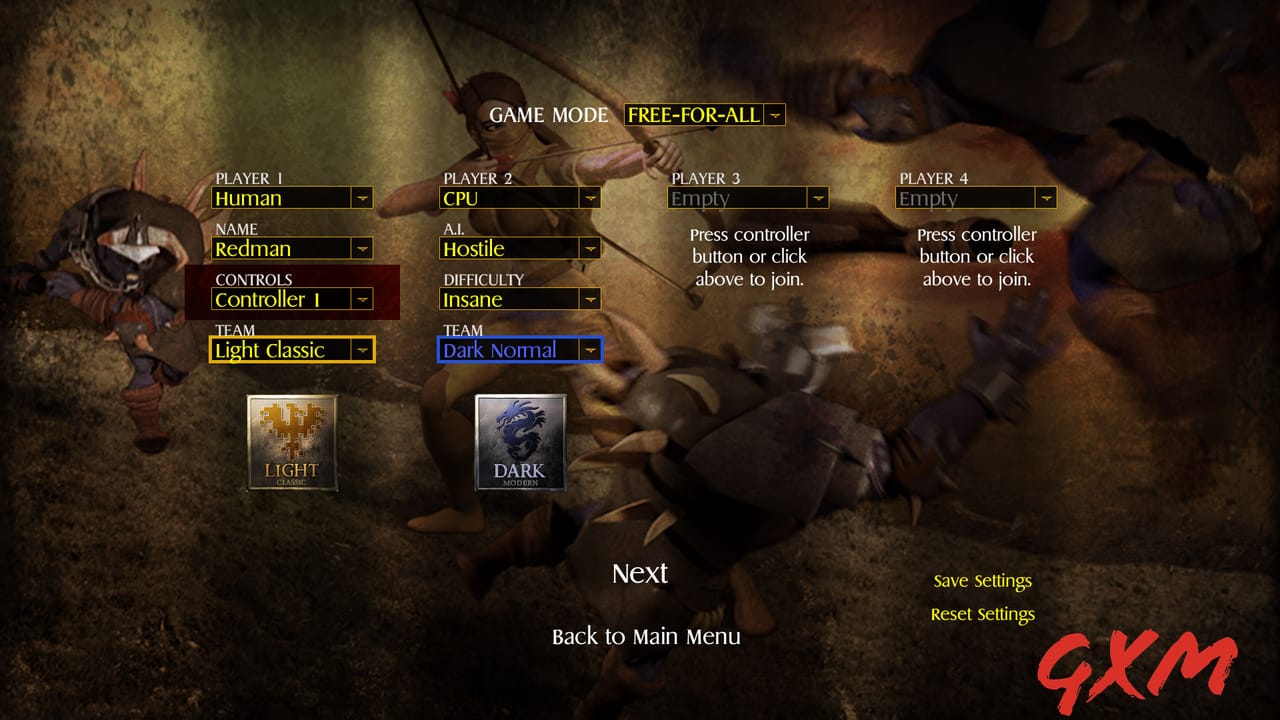The height and width of the screenshot is (720, 1280).
Task: Select the Dark Modern faction emblem
Action: coord(519,443)
